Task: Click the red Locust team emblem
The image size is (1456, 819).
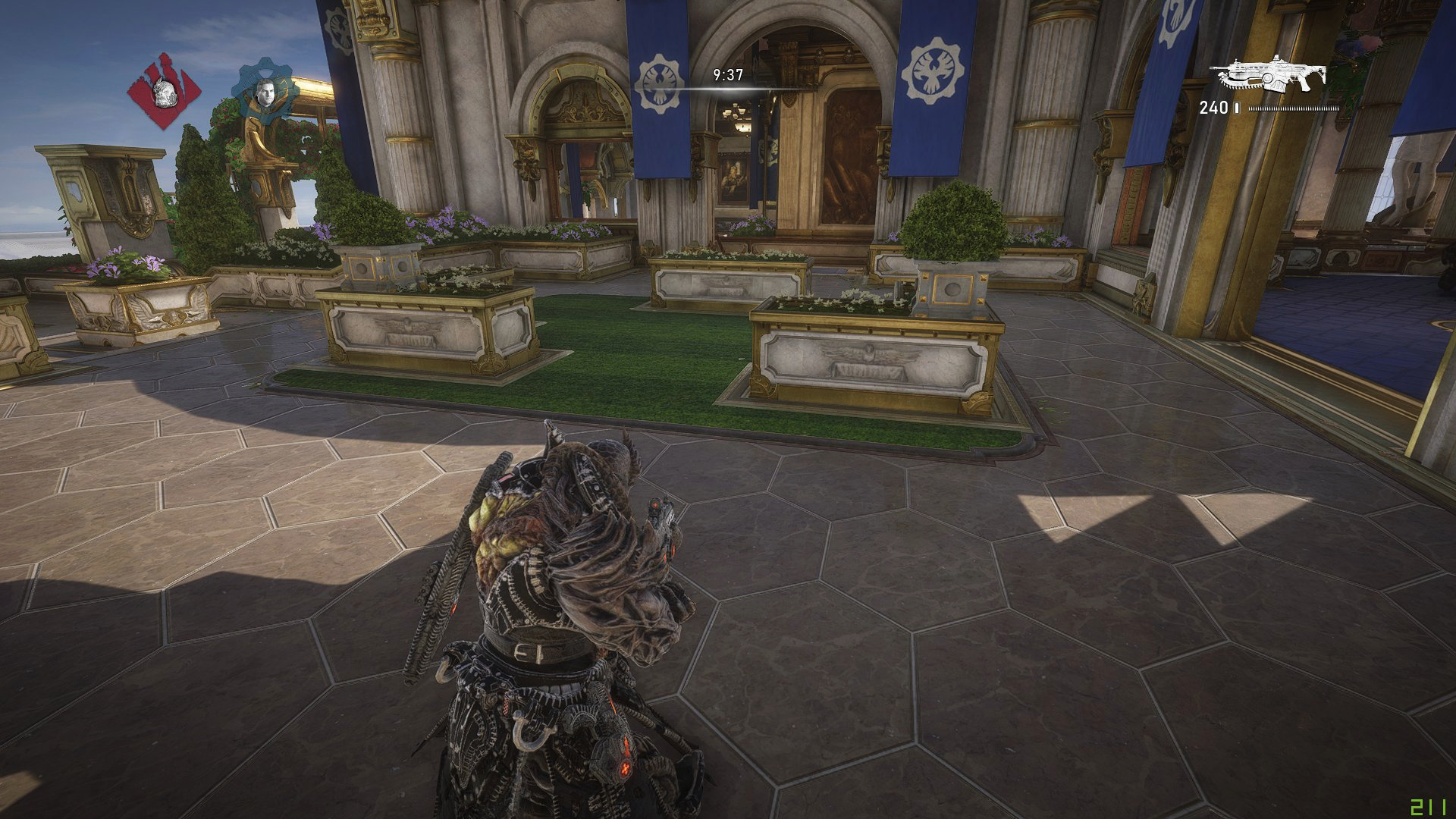Action: click(x=160, y=91)
